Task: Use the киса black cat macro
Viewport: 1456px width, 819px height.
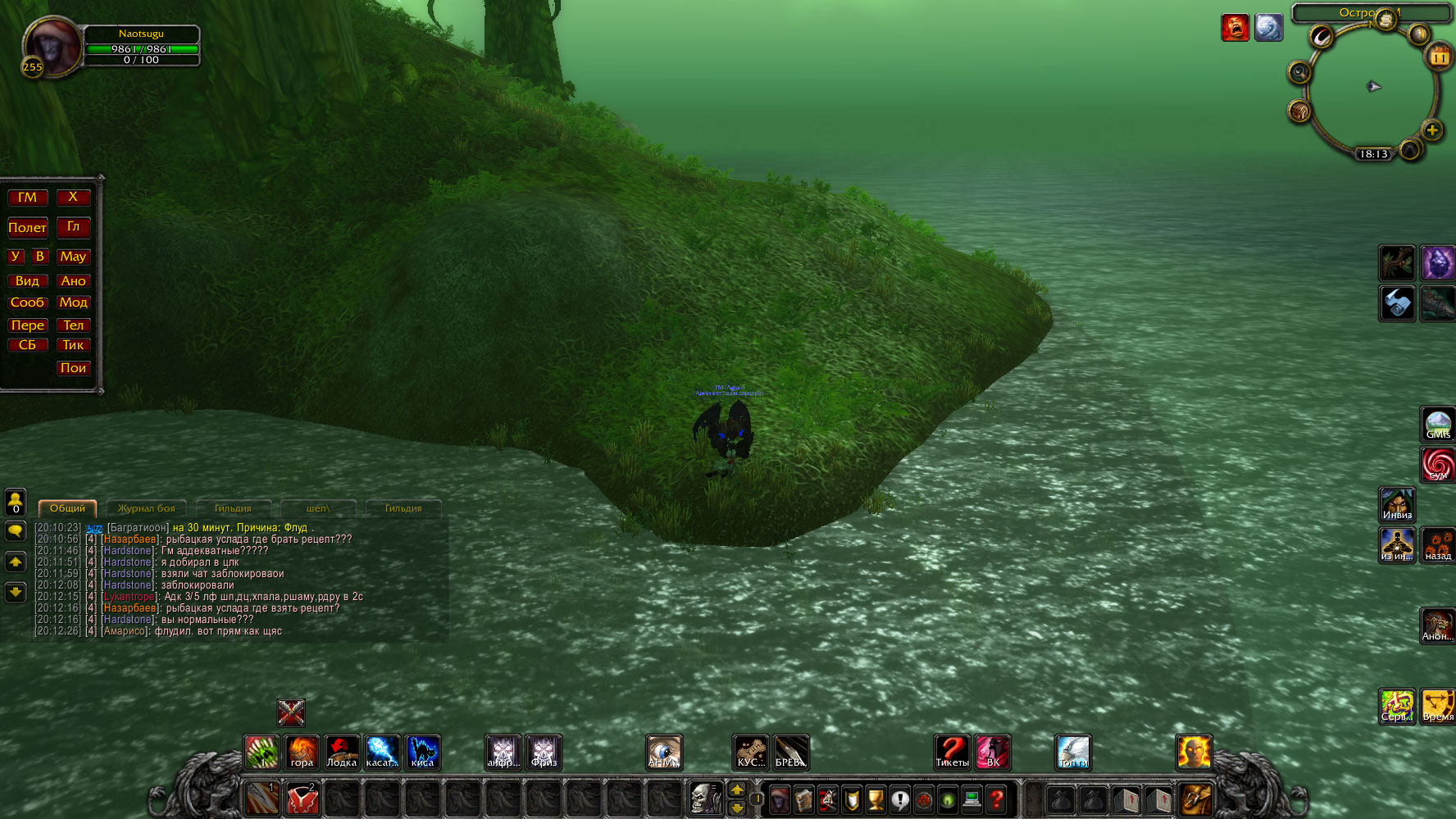Action: pos(422,752)
